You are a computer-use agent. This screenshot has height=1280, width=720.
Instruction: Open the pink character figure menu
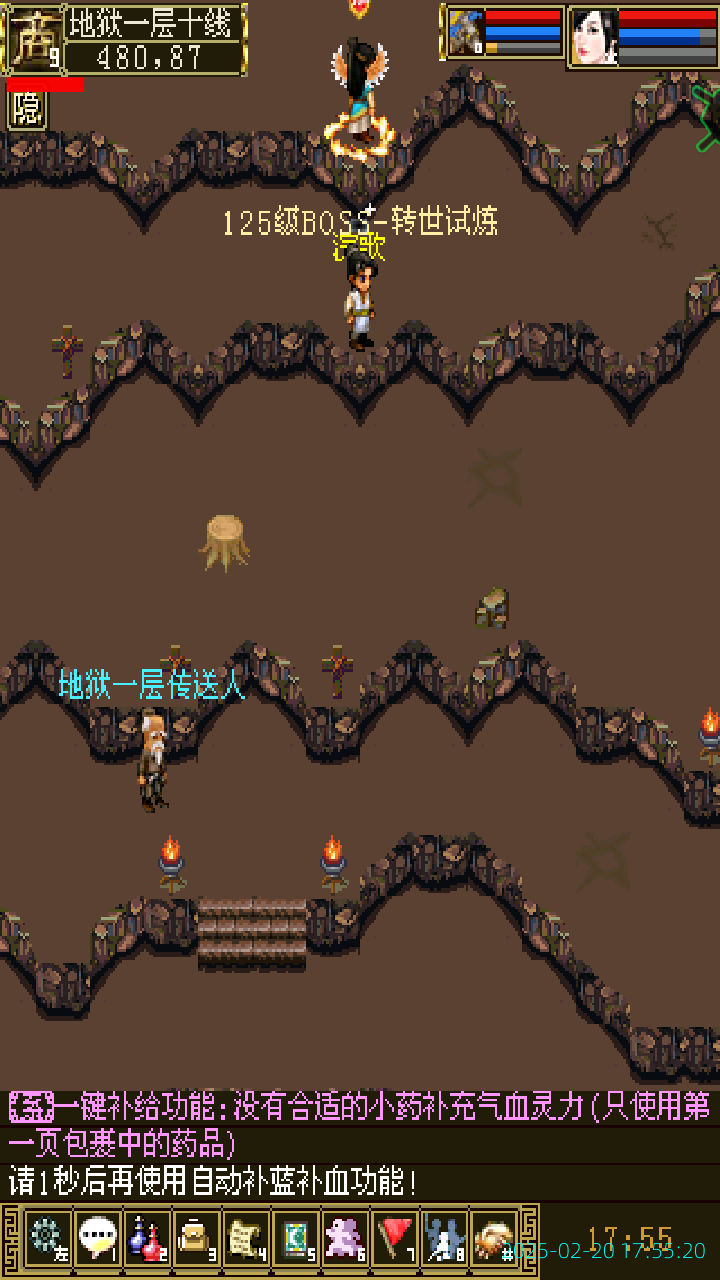(x=345, y=1238)
